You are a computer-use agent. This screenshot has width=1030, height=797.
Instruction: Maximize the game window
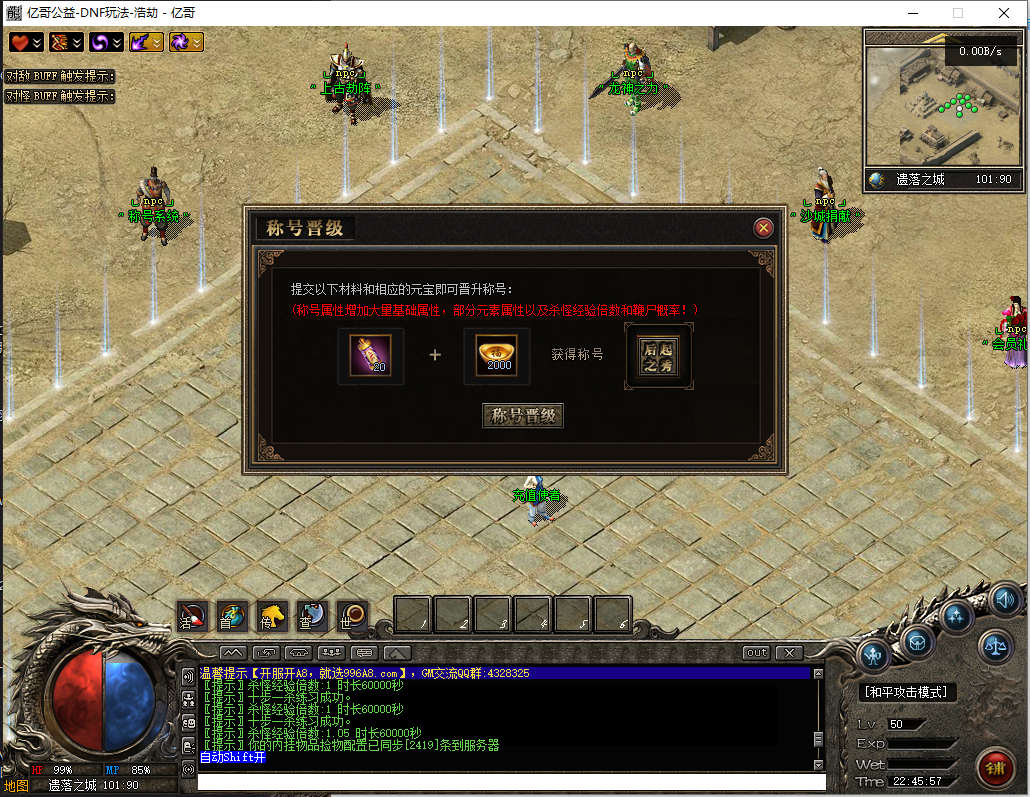coord(958,13)
